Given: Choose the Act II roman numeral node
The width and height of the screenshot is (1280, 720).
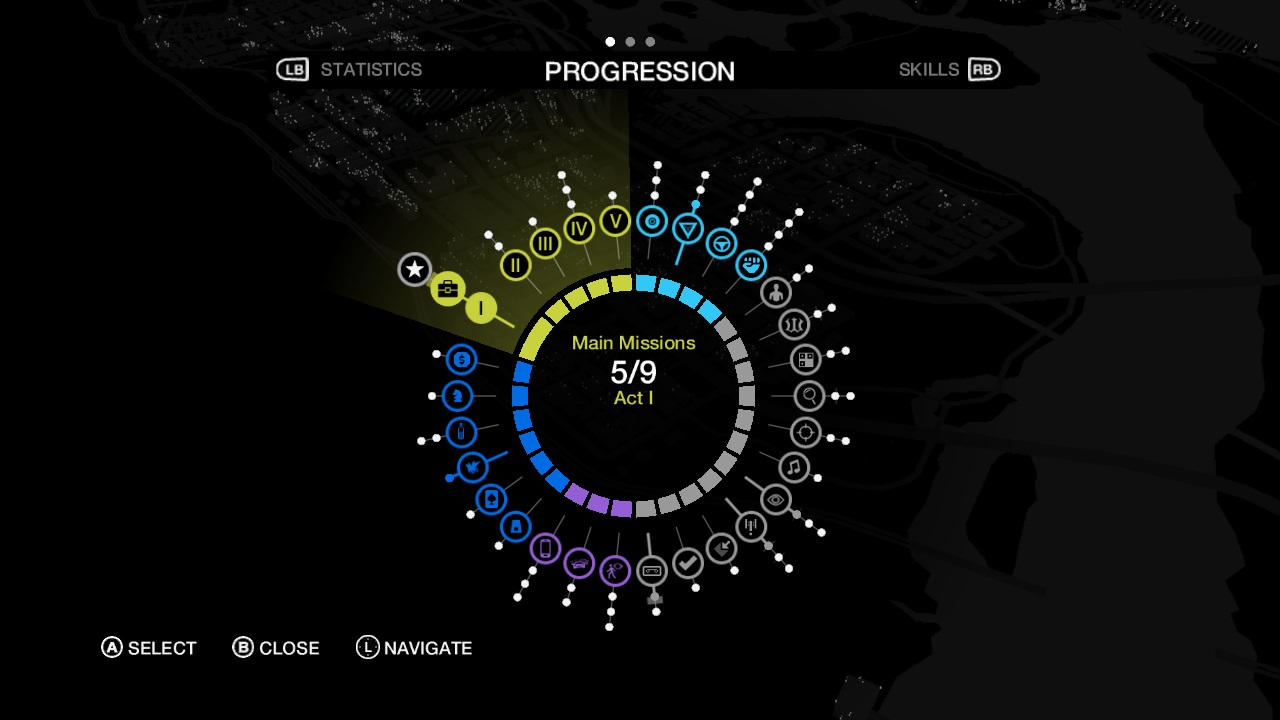Looking at the screenshot, I should 515,265.
